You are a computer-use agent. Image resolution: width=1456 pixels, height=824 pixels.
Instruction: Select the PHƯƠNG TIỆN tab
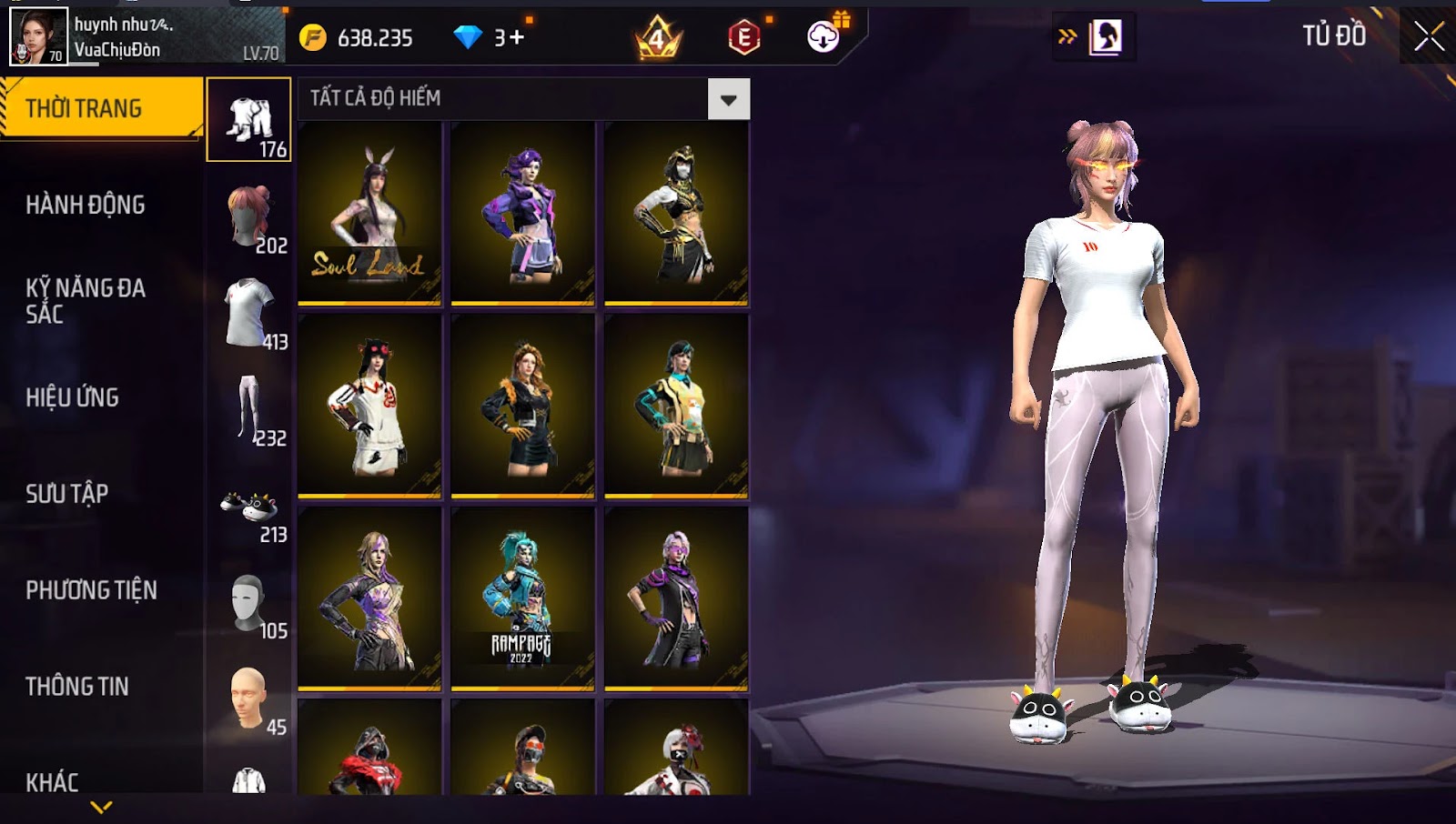point(91,590)
